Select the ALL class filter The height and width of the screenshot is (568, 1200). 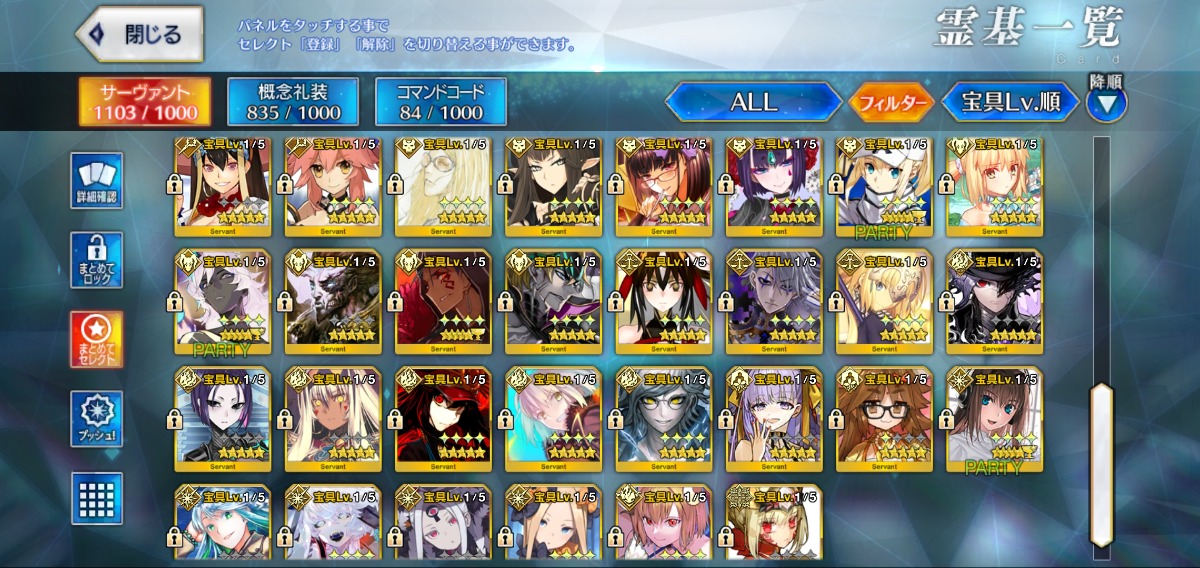click(753, 102)
